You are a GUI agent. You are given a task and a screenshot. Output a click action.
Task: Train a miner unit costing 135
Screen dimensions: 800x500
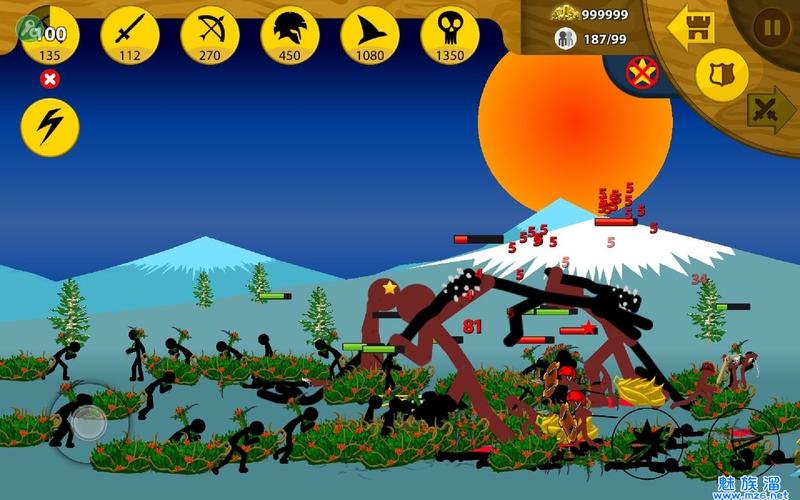(49, 35)
